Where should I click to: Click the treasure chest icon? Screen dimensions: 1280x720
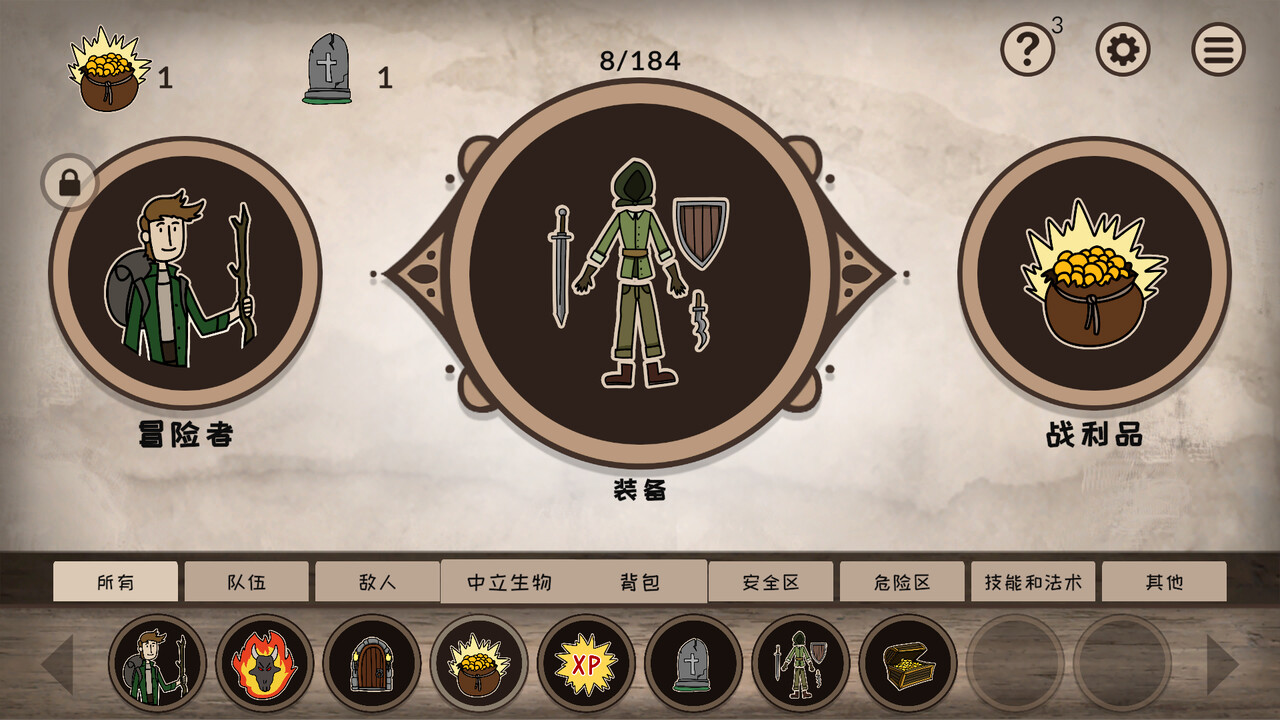point(908,662)
